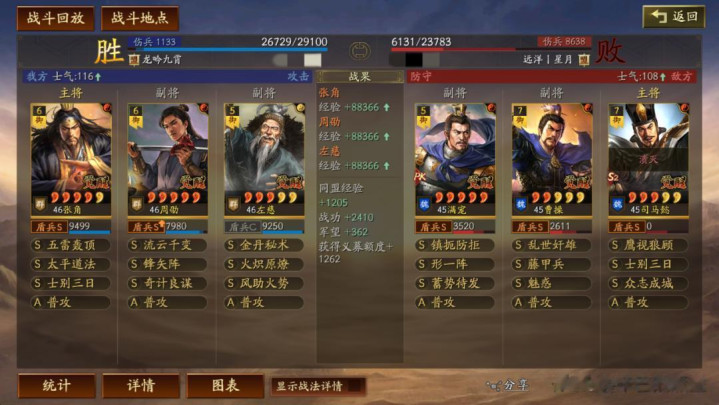The height and width of the screenshot is (405, 719).
Task: Open the 统计 statistics view
Action: [x=56, y=386]
